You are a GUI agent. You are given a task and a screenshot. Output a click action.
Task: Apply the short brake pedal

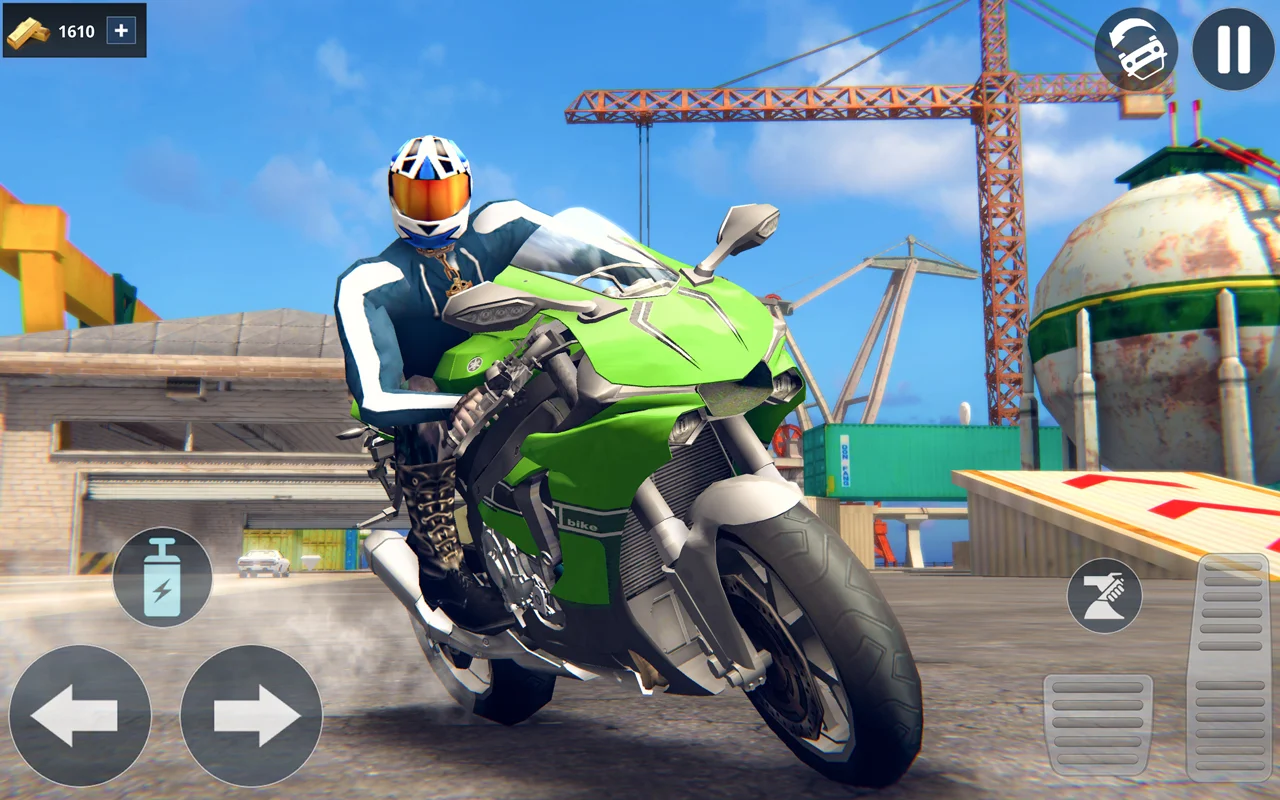(1098, 724)
